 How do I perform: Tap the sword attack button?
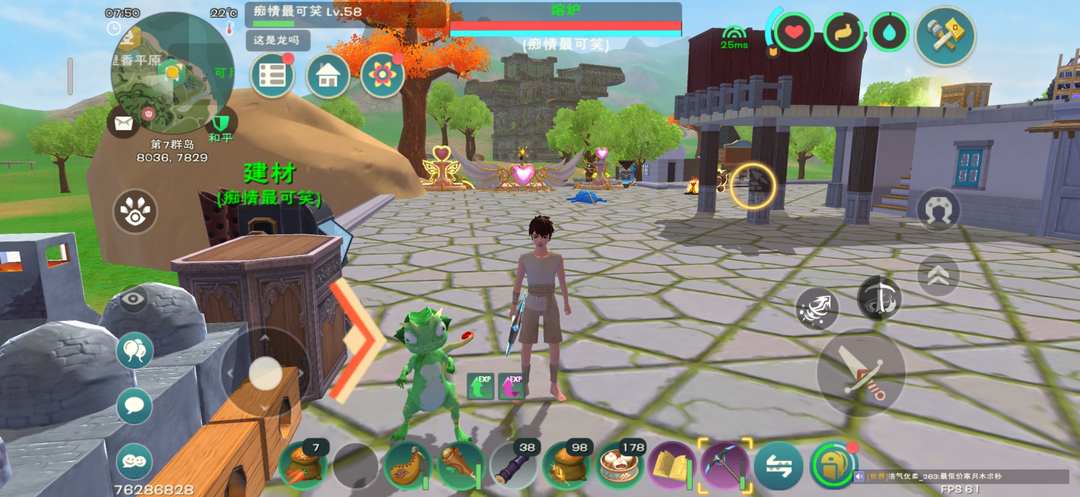coord(860,372)
